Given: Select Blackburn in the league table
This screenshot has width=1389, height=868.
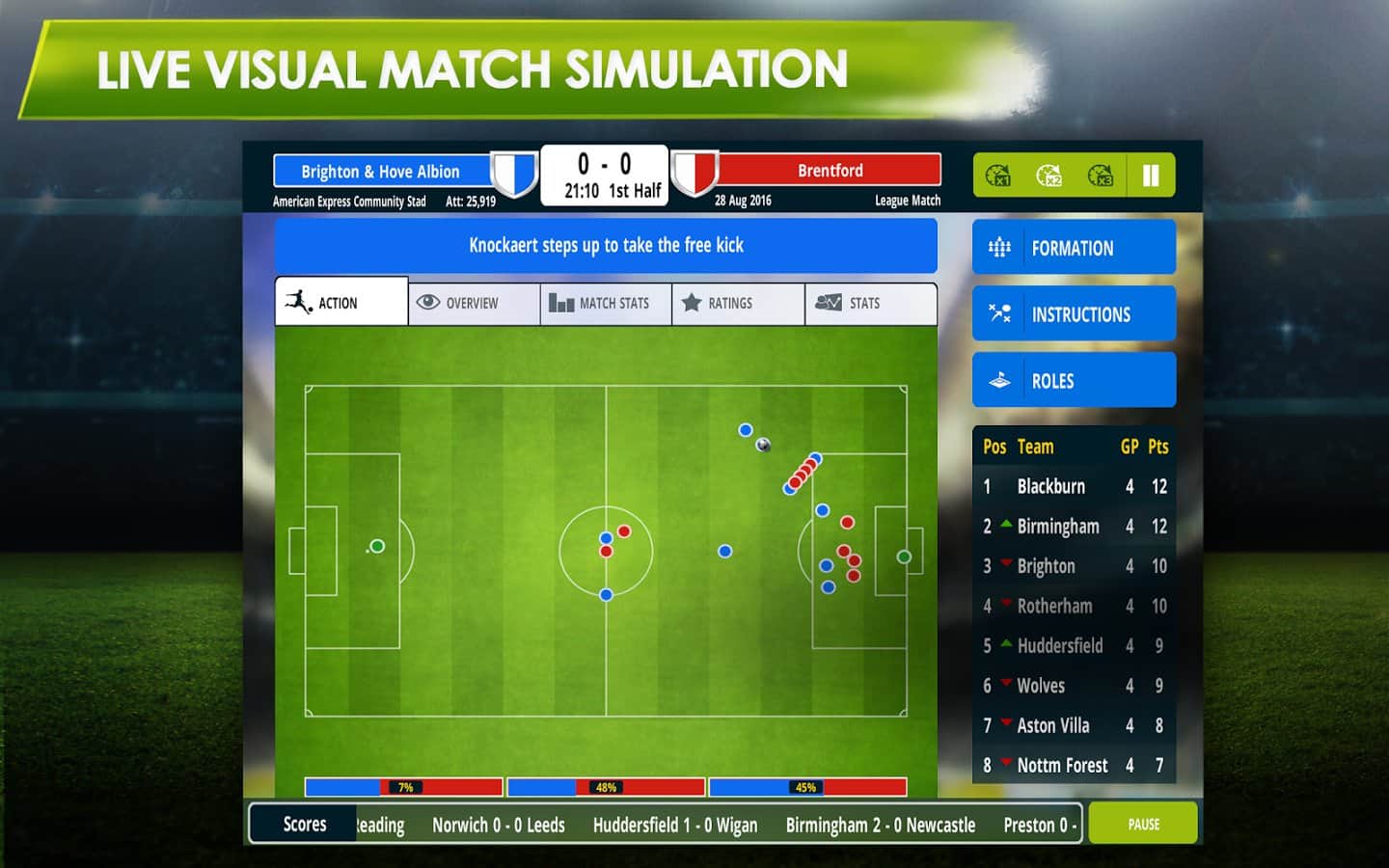Looking at the screenshot, I should click(1074, 487).
